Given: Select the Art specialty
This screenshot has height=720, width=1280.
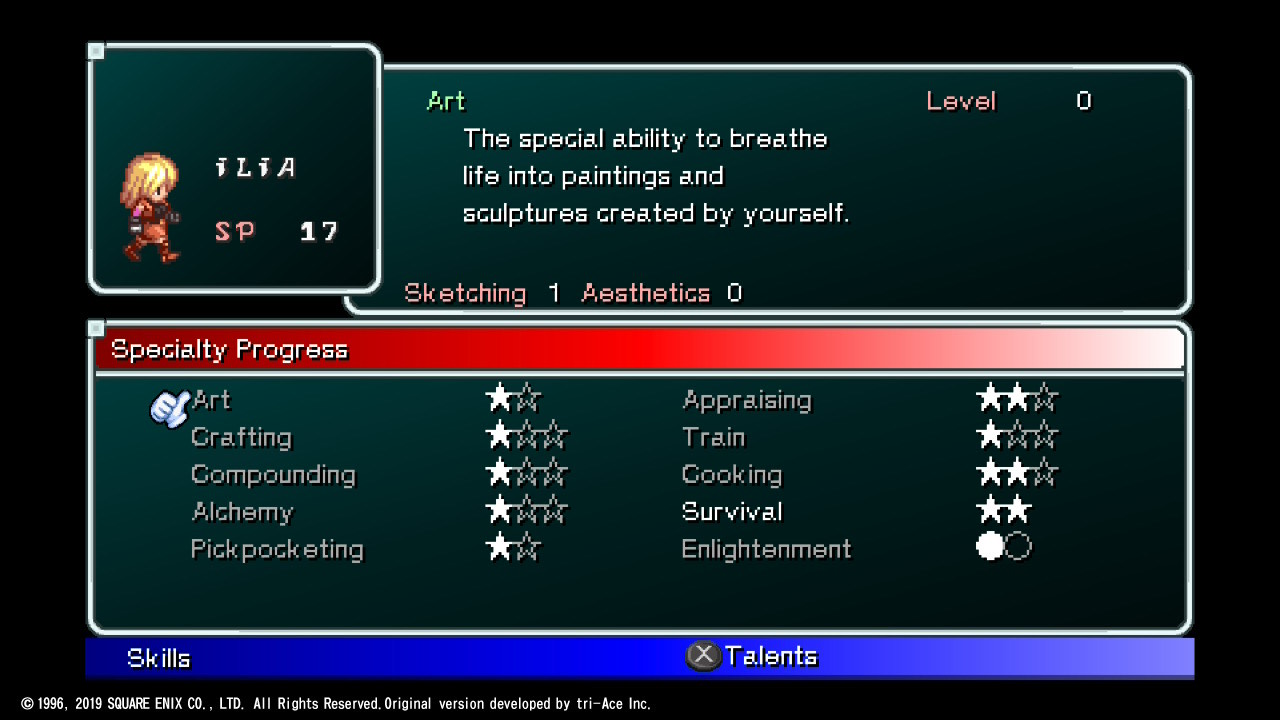Looking at the screenshot, I should tap(212, 400).
